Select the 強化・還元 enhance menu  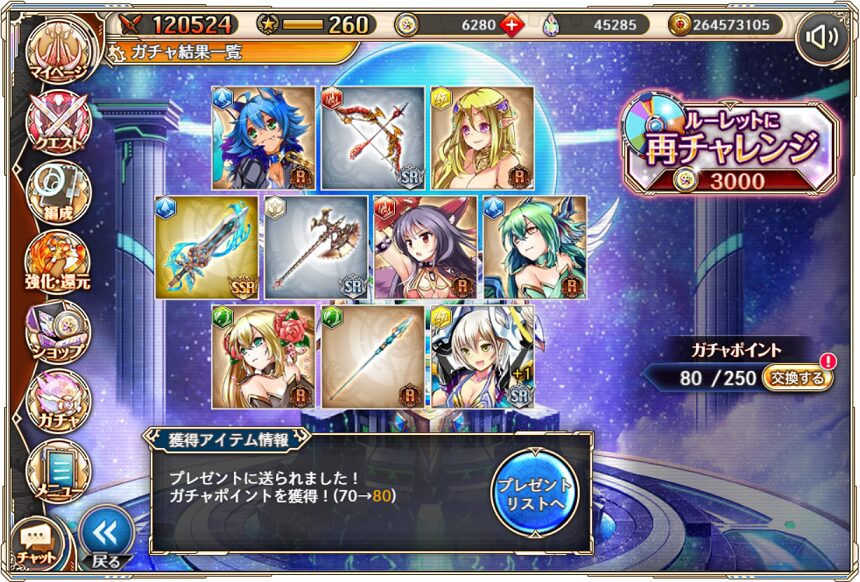click(x=57, y=262)
